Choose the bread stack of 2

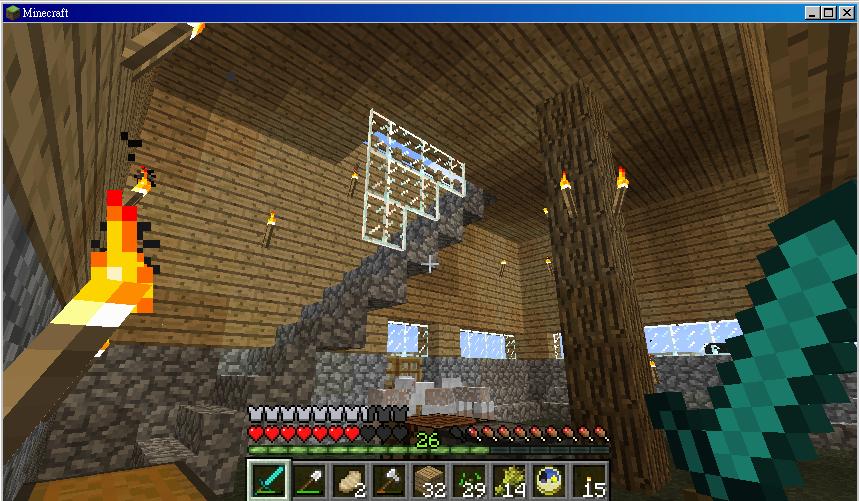349,481
